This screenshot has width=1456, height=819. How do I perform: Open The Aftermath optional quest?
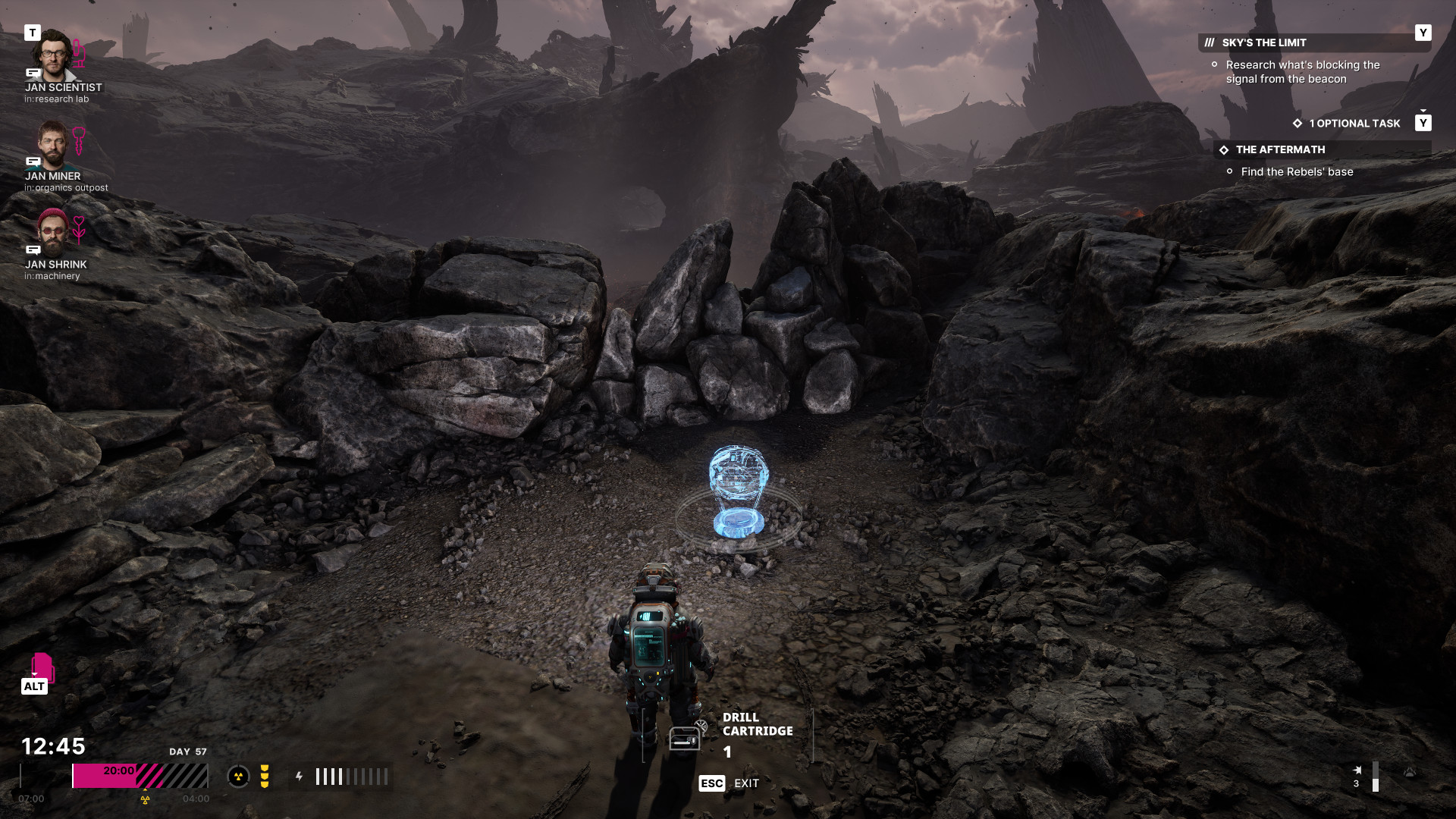pyautogui.click(x=1280, y=150)
